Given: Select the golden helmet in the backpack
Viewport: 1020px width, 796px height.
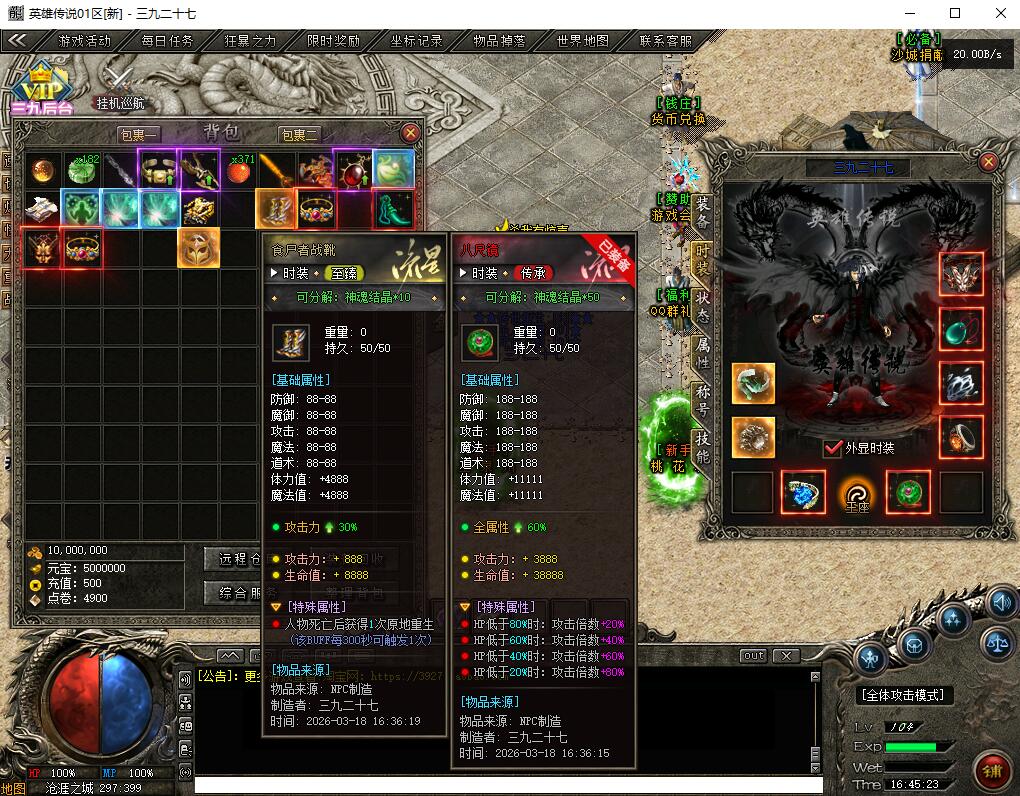Looking at the screenshot, I should (x=199, y=247).
